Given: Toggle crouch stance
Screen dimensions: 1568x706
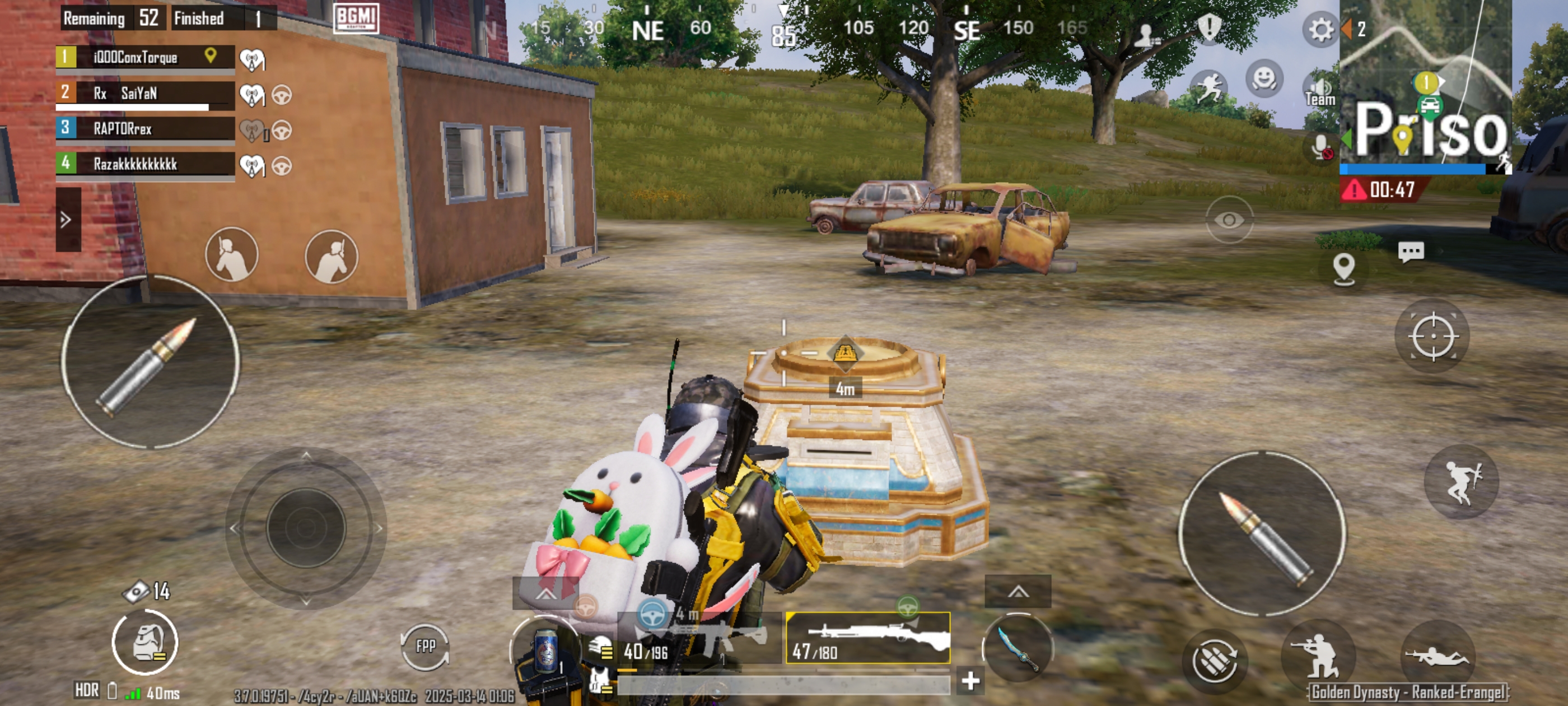Looking at the screenshot, I should 1317,656.
